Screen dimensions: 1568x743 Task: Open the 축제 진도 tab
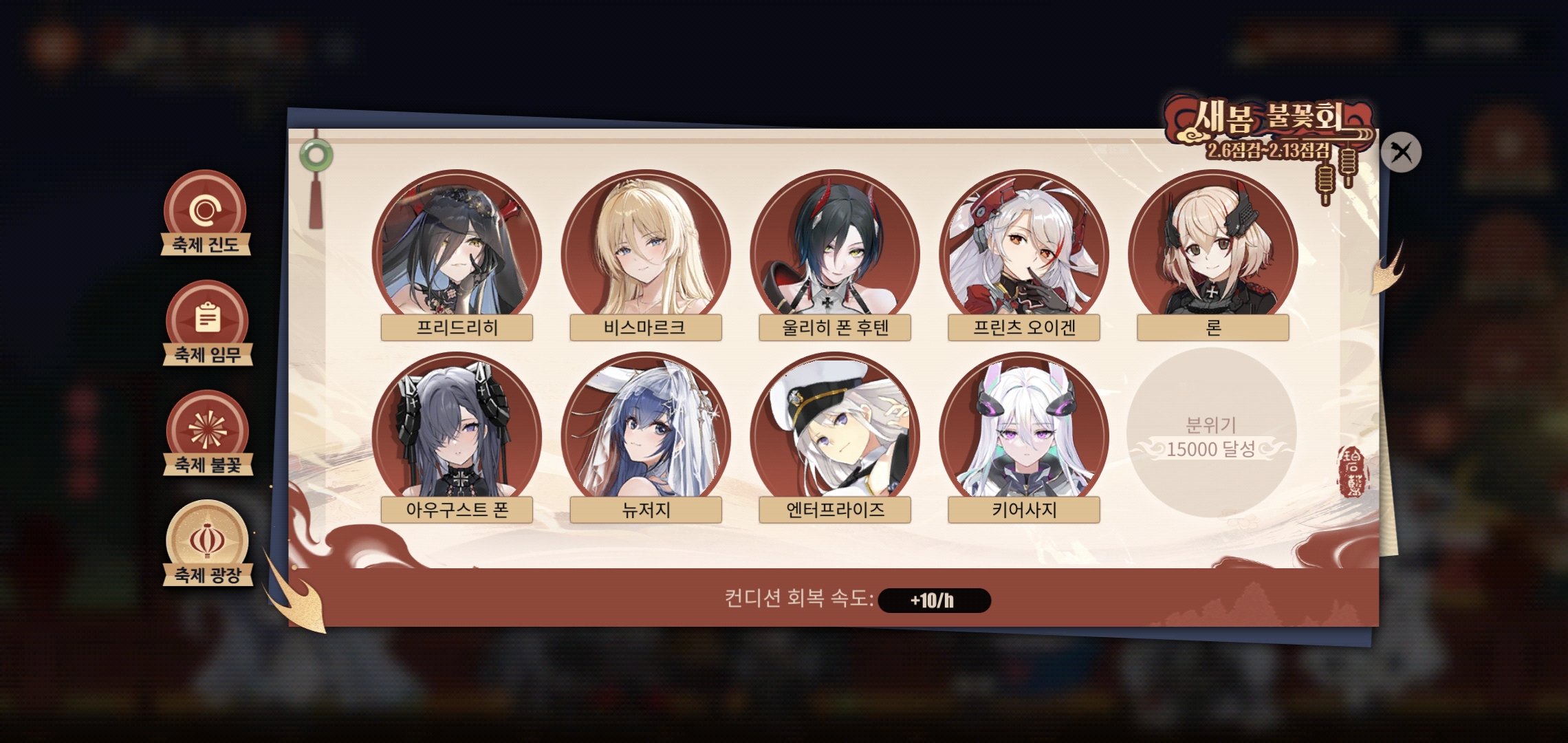[205, 214]
